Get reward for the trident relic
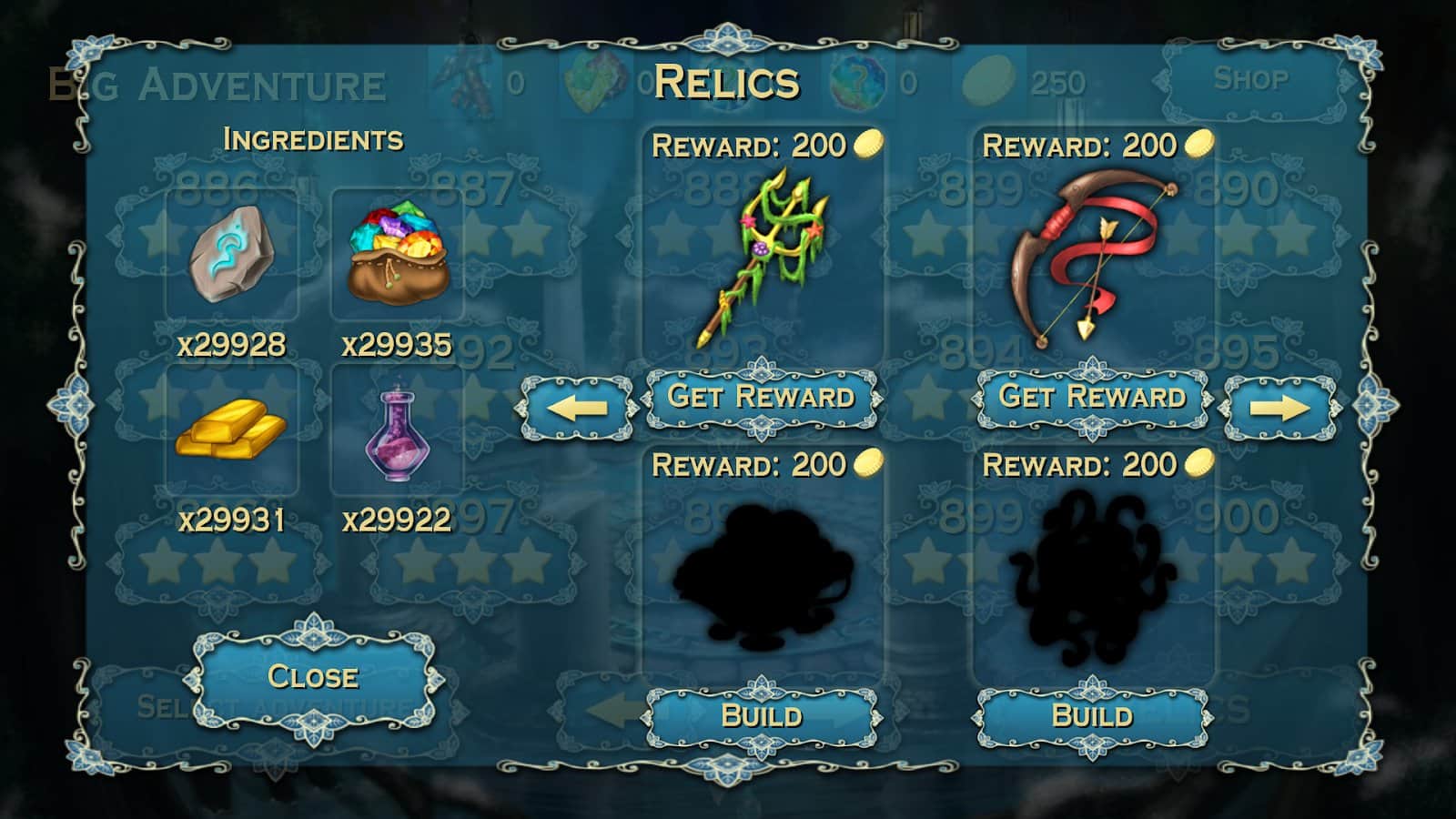This screenshot has height=819, width=1456. (761, 398)
